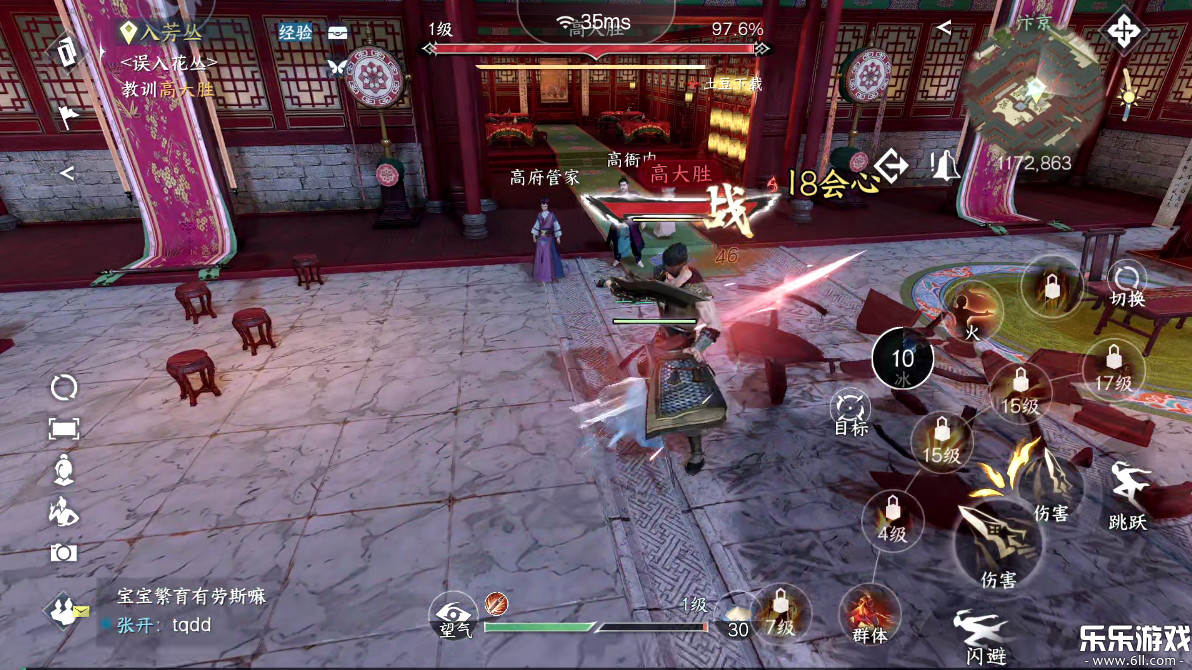
Task: Tap the 跳跃 jump button
Action: pyautogui.click(x=1128, y=494)
